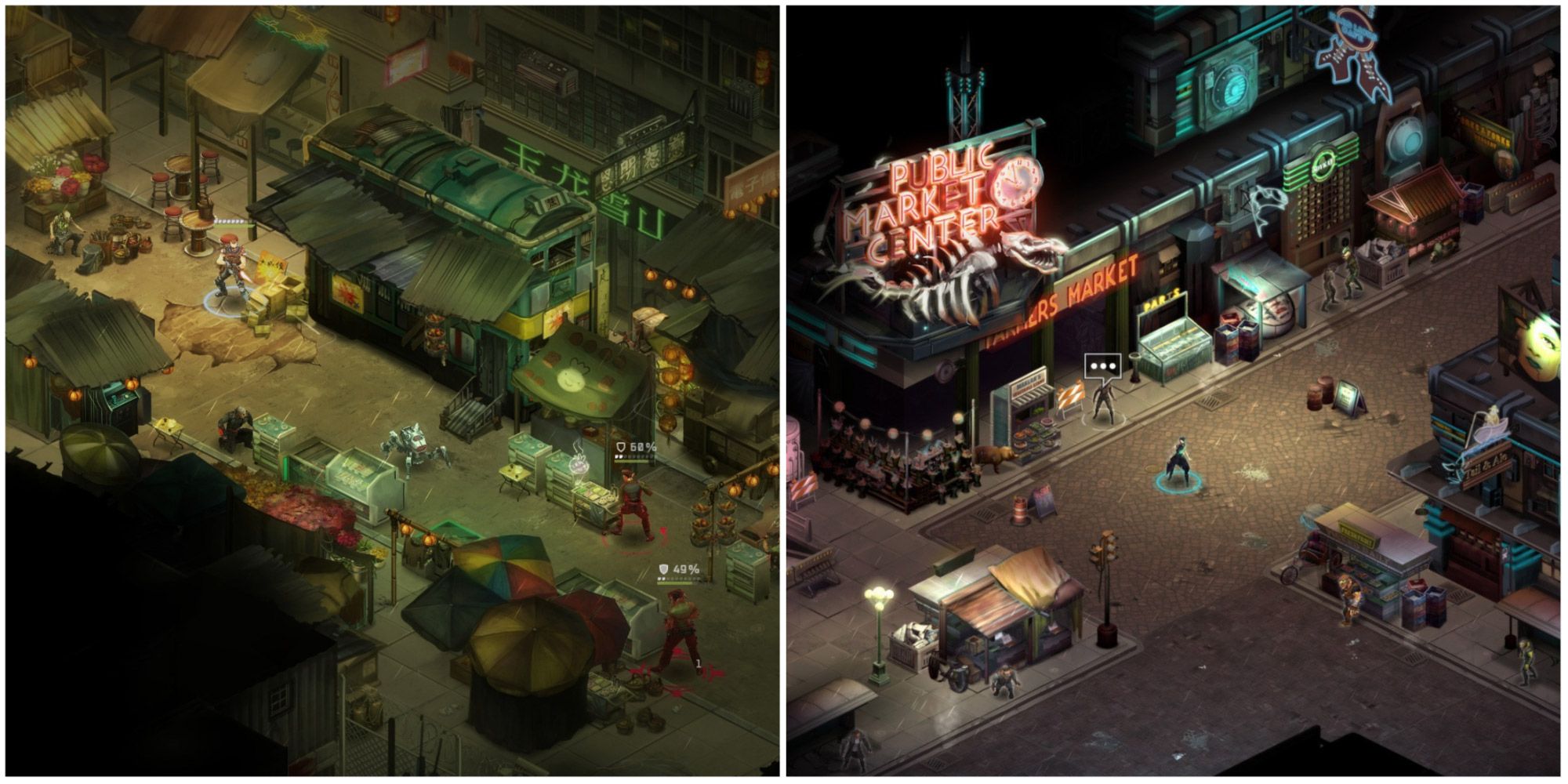Click the shield icon next to 60%
This screenshot has height=784, width=1568.
620,446
